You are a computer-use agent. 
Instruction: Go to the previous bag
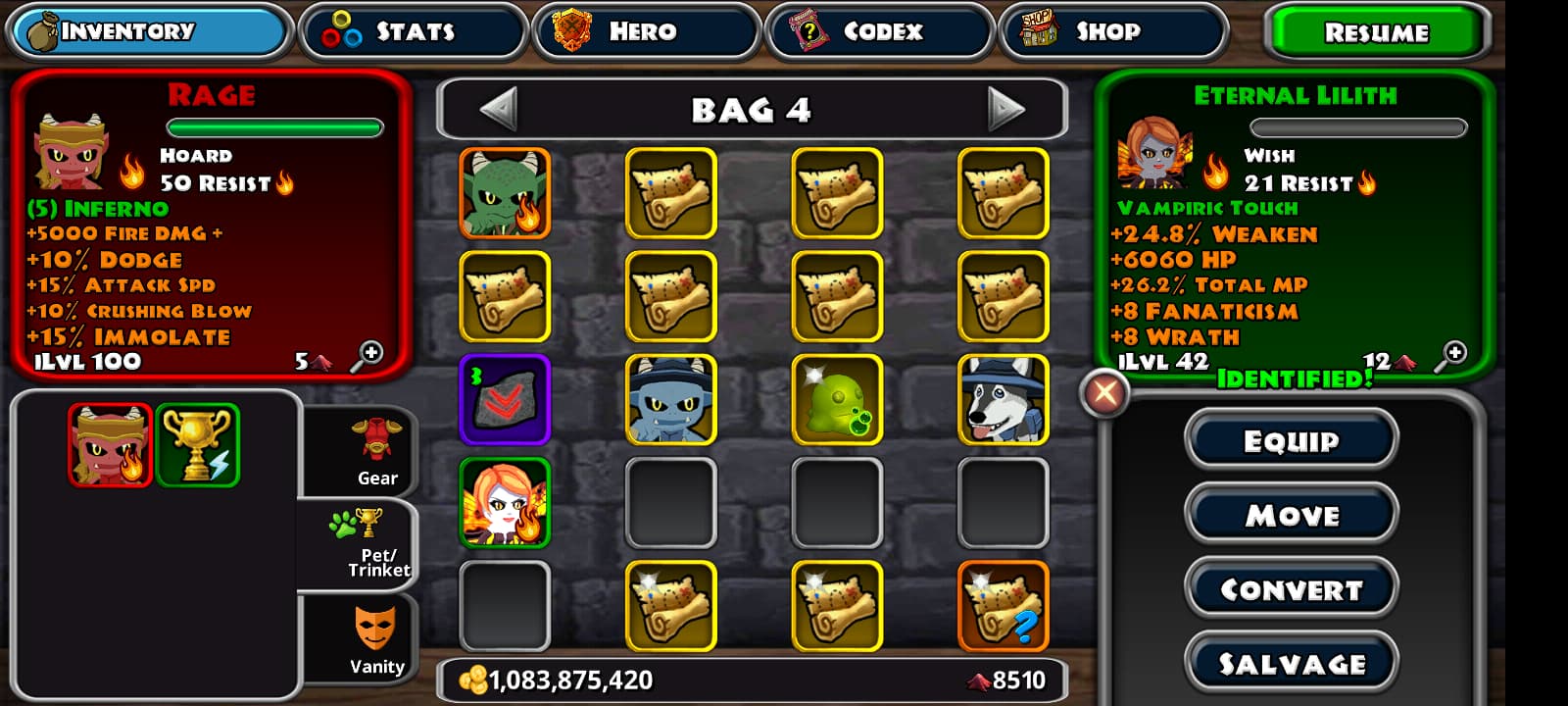point(499,109)
